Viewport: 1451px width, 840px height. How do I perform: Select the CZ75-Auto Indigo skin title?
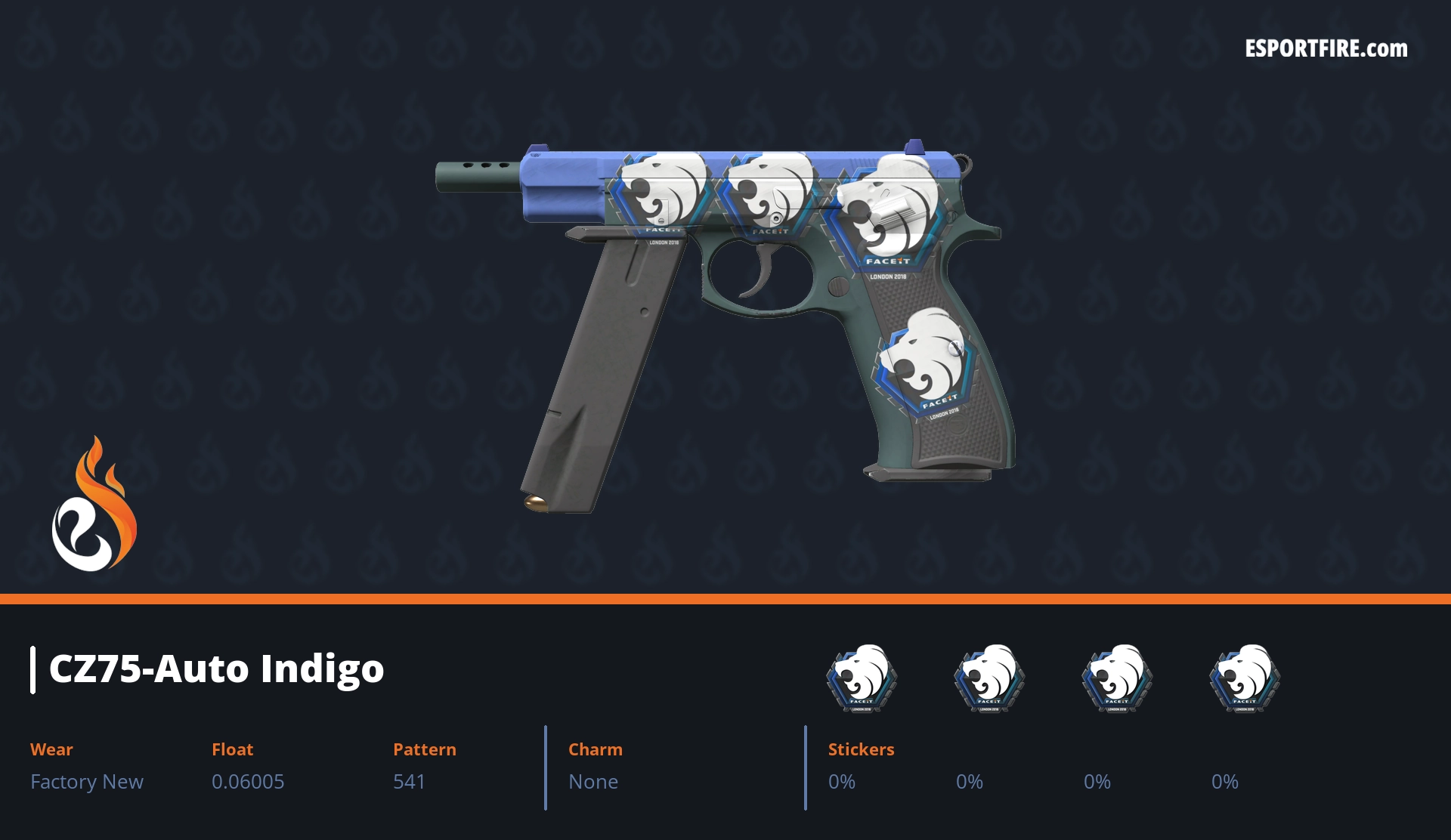click(x=216, y=669)
